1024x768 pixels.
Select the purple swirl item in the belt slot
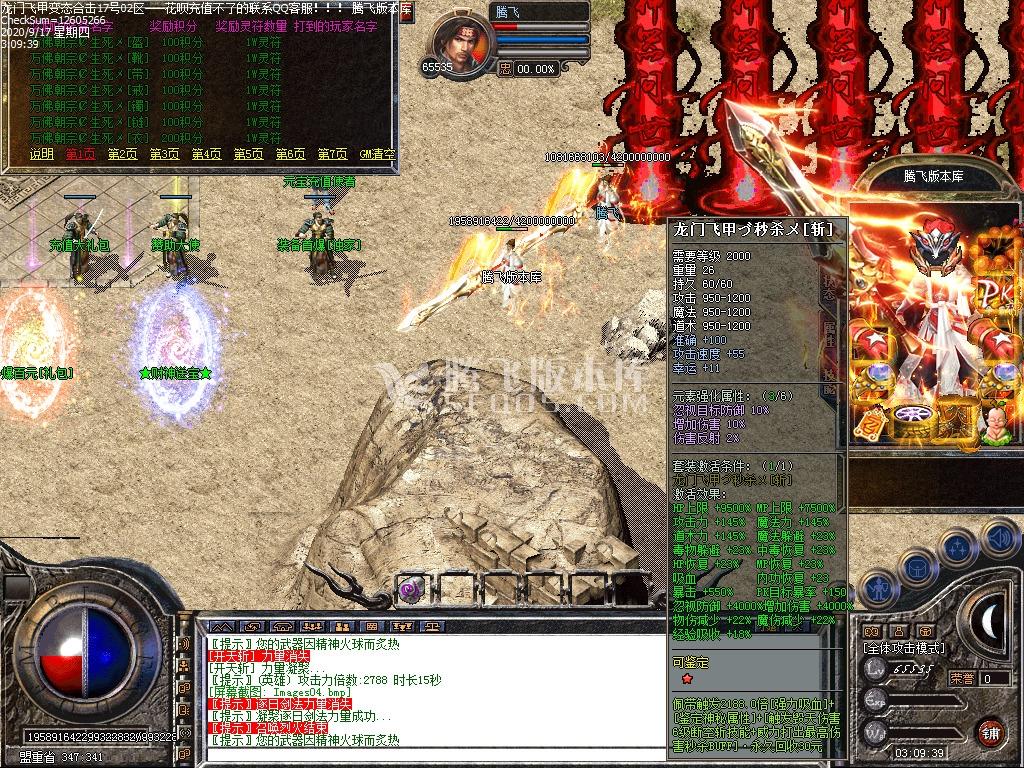[x=411, y=589]
